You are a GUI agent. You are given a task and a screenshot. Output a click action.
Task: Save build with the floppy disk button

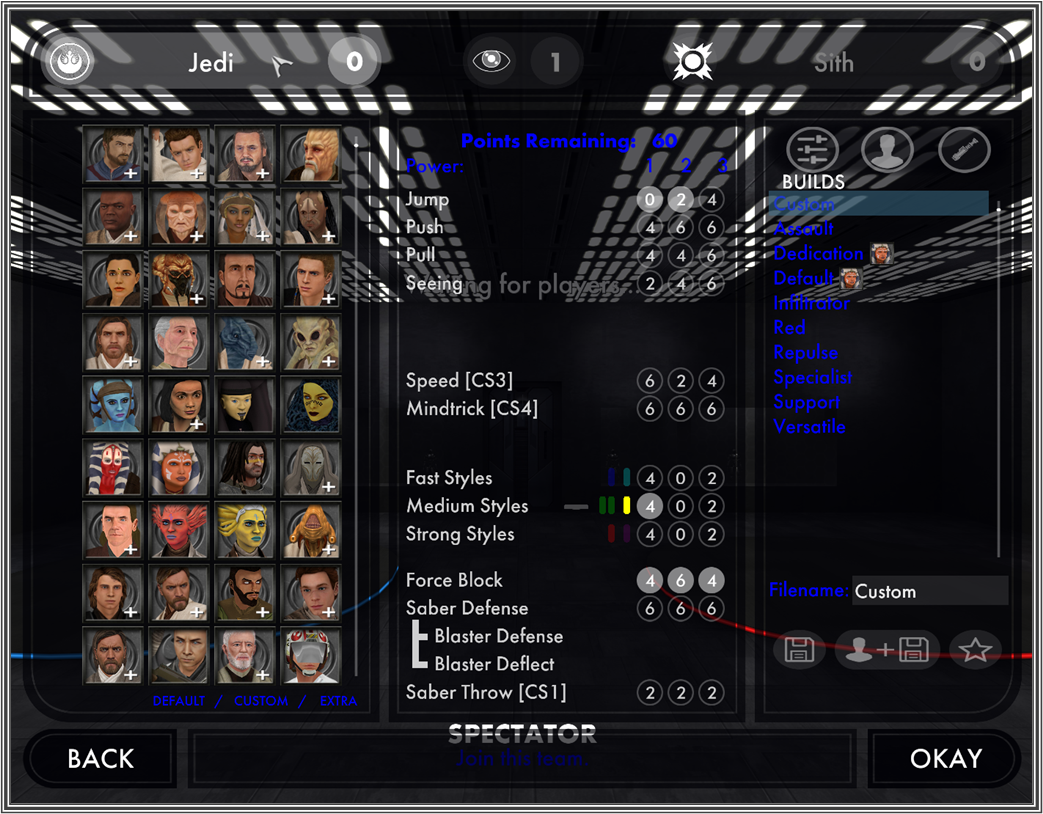click(799, 651)
